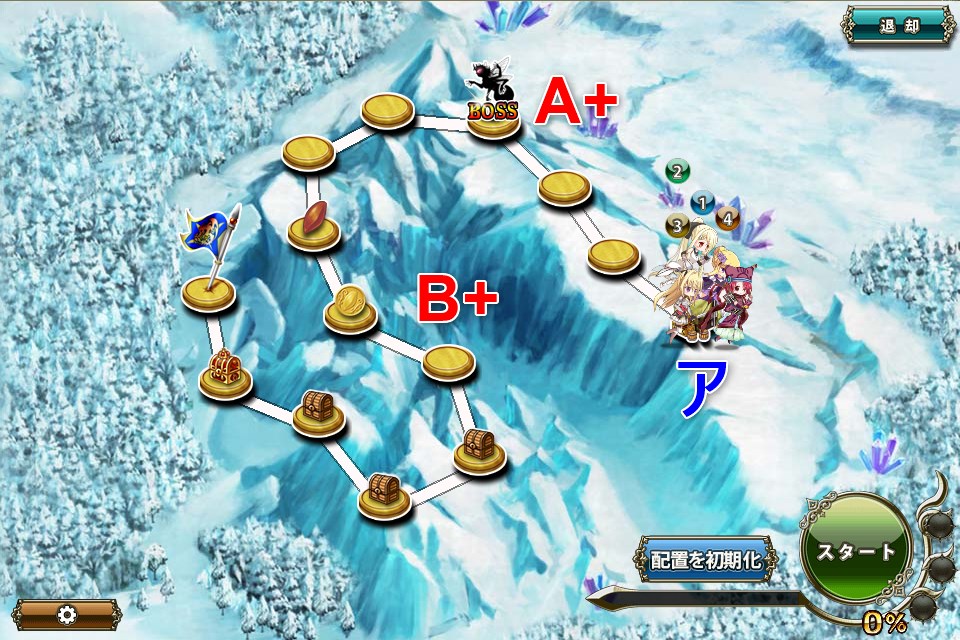This screenshot has height=640, width=960.
Task: Reset placement with 配置を初期化 button
Action: pyautogui.click(x=706, y=560)
